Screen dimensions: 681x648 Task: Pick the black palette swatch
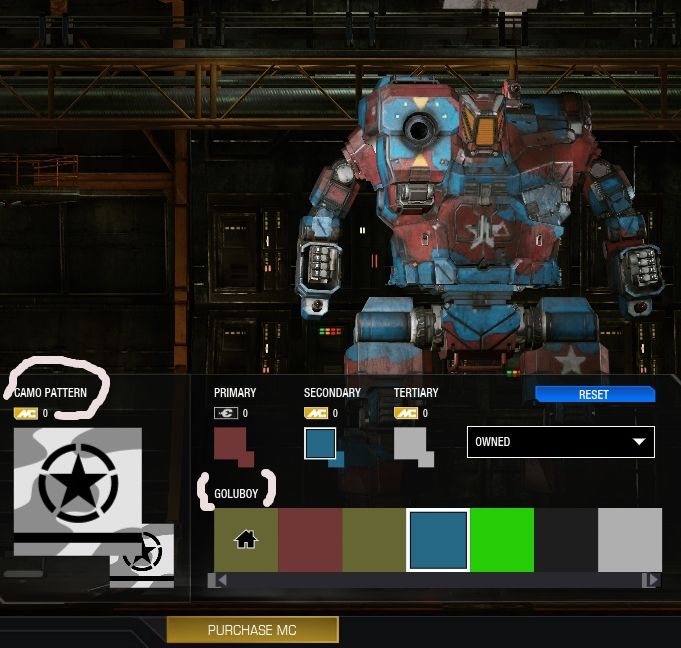[x=566, y=540]
